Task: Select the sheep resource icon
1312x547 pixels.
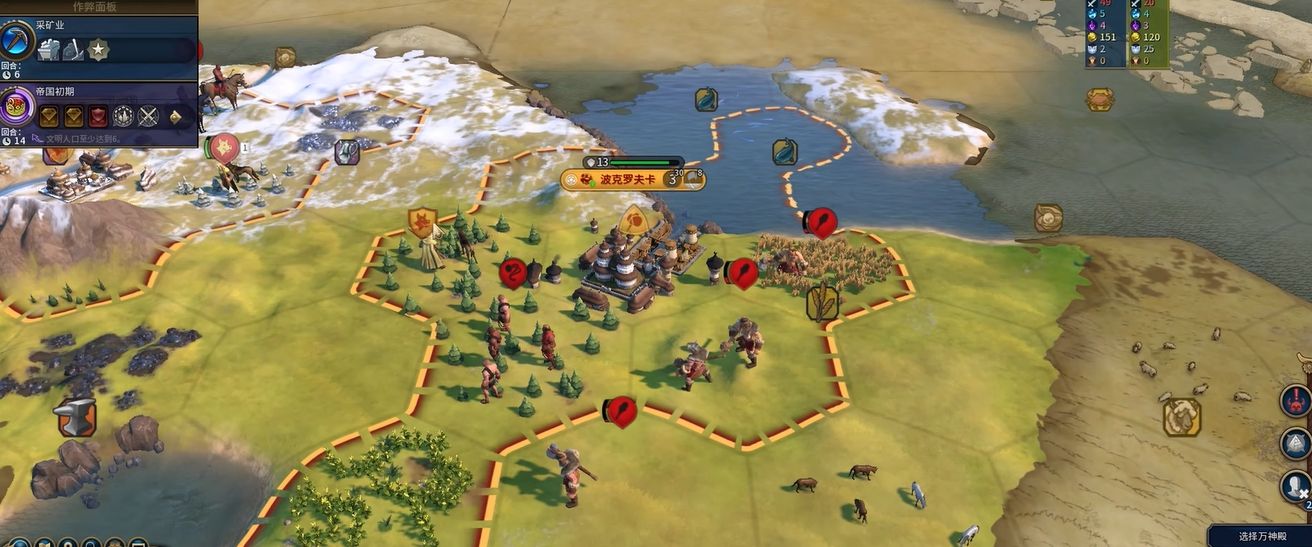Action: tap(1181, 417)
